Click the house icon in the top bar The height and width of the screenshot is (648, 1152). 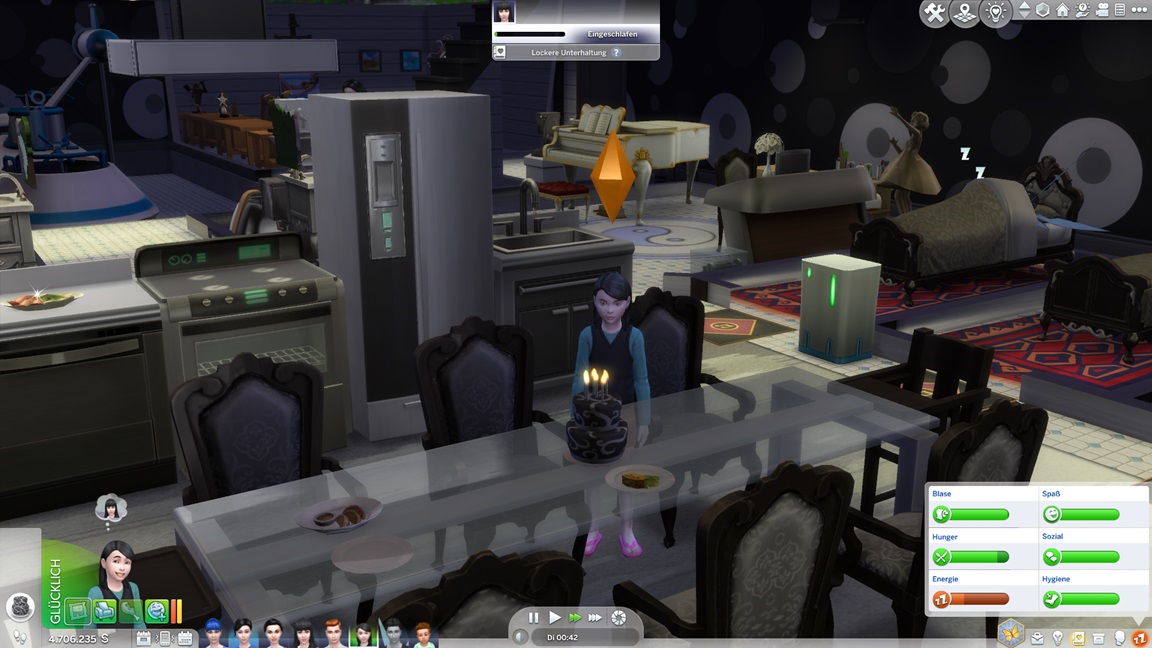click(x=1063, y=10)
